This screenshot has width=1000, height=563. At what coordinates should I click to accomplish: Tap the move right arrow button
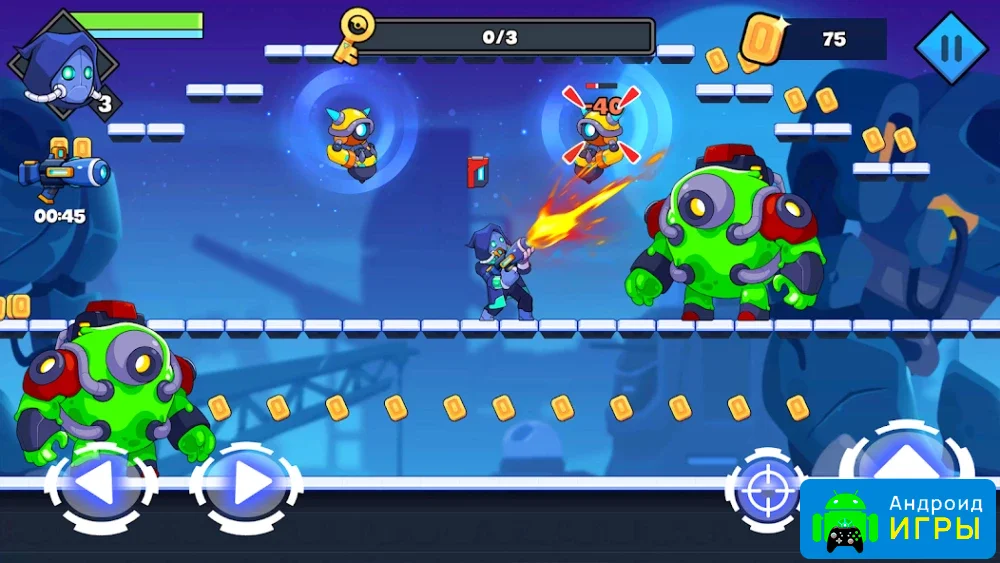(247, 487)
